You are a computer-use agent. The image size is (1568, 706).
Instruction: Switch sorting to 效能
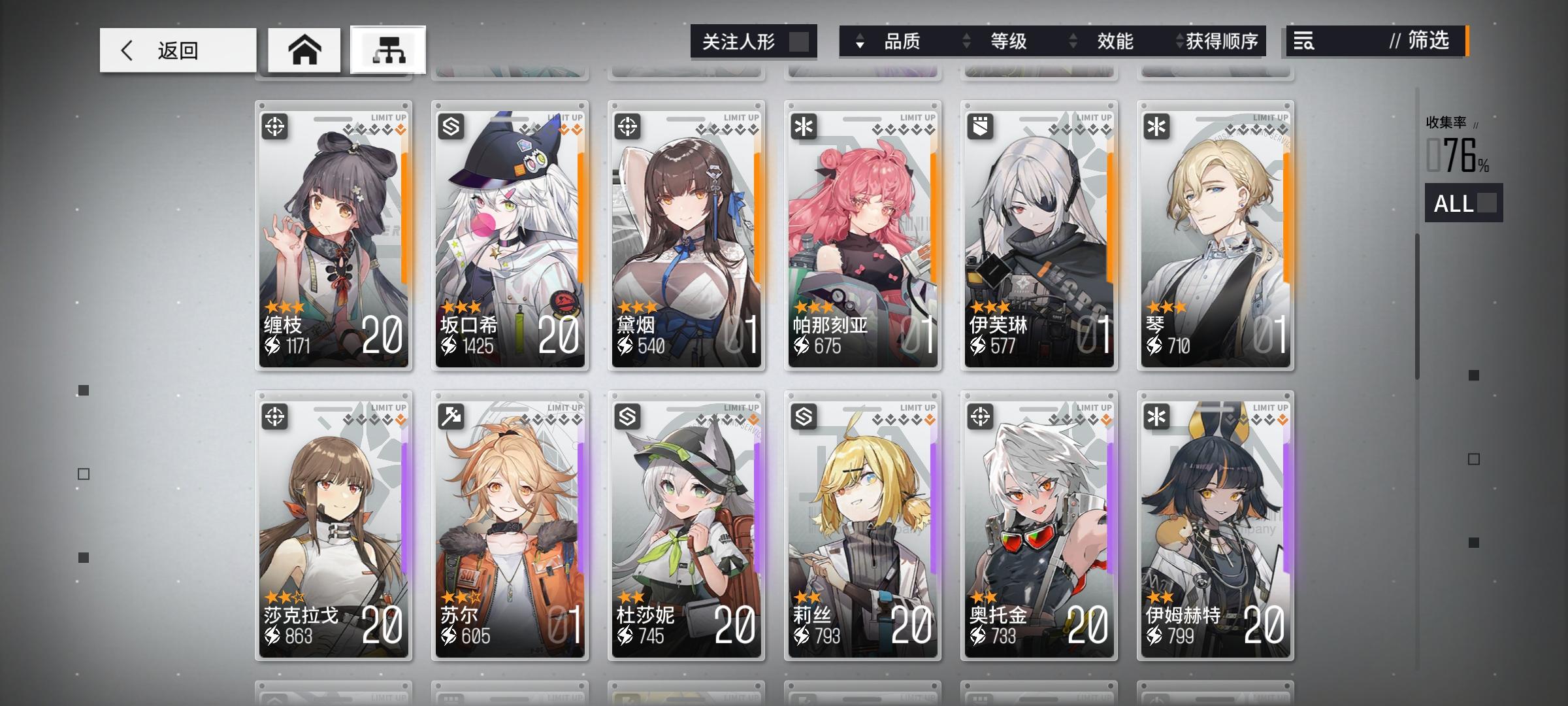tap(1115, 41)
